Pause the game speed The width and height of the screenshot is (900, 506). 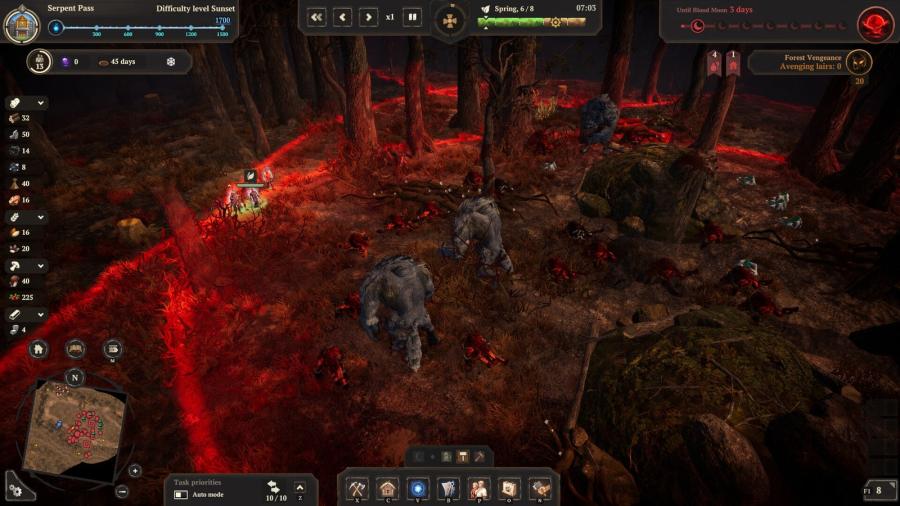coord(412,17)
